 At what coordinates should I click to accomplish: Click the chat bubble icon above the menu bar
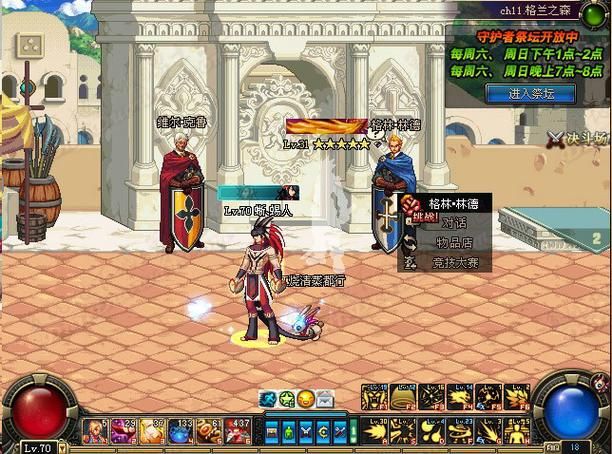click(268, 399)
